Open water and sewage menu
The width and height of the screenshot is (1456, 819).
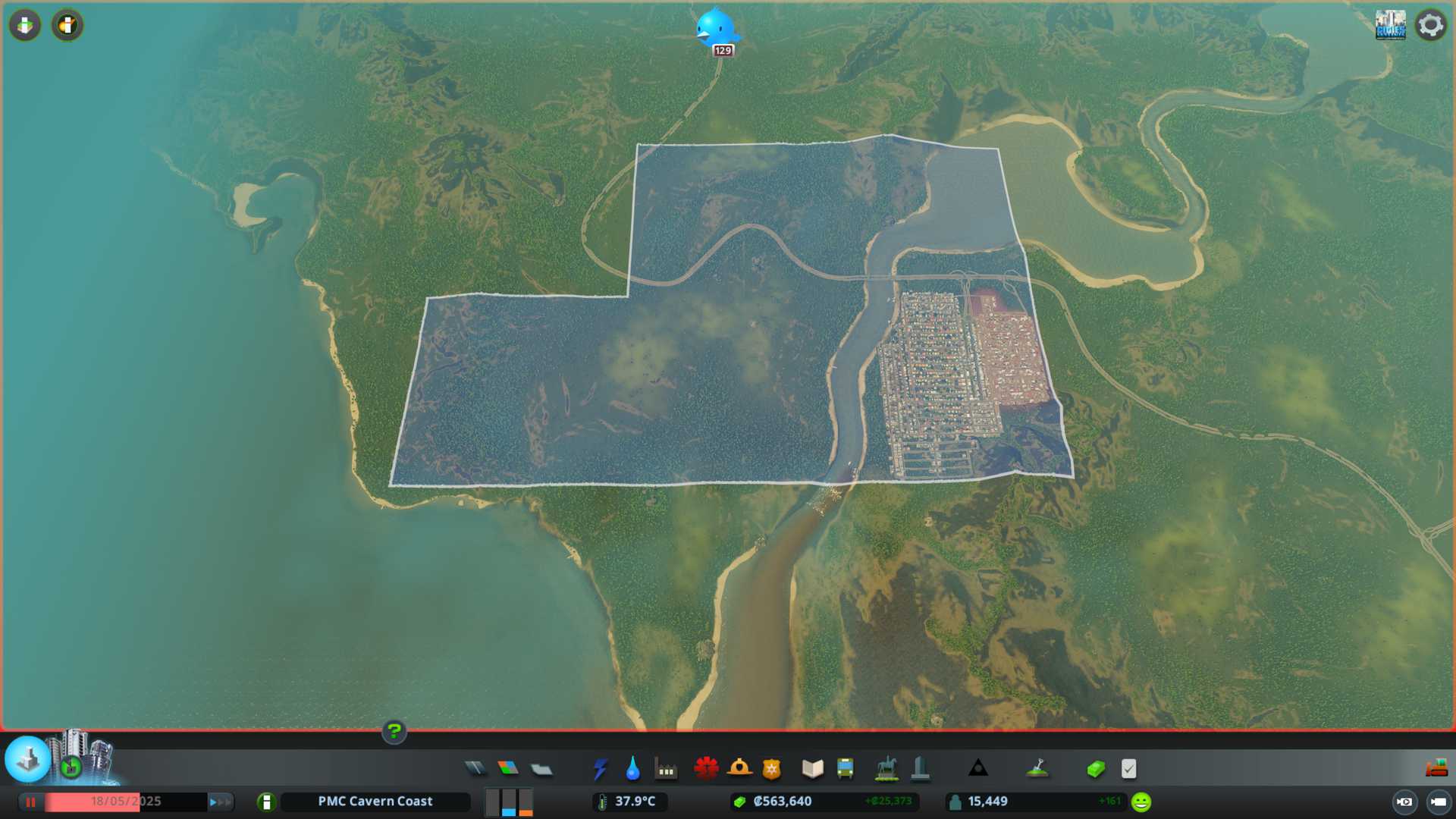pyautogui.click(x=632, y=769)
